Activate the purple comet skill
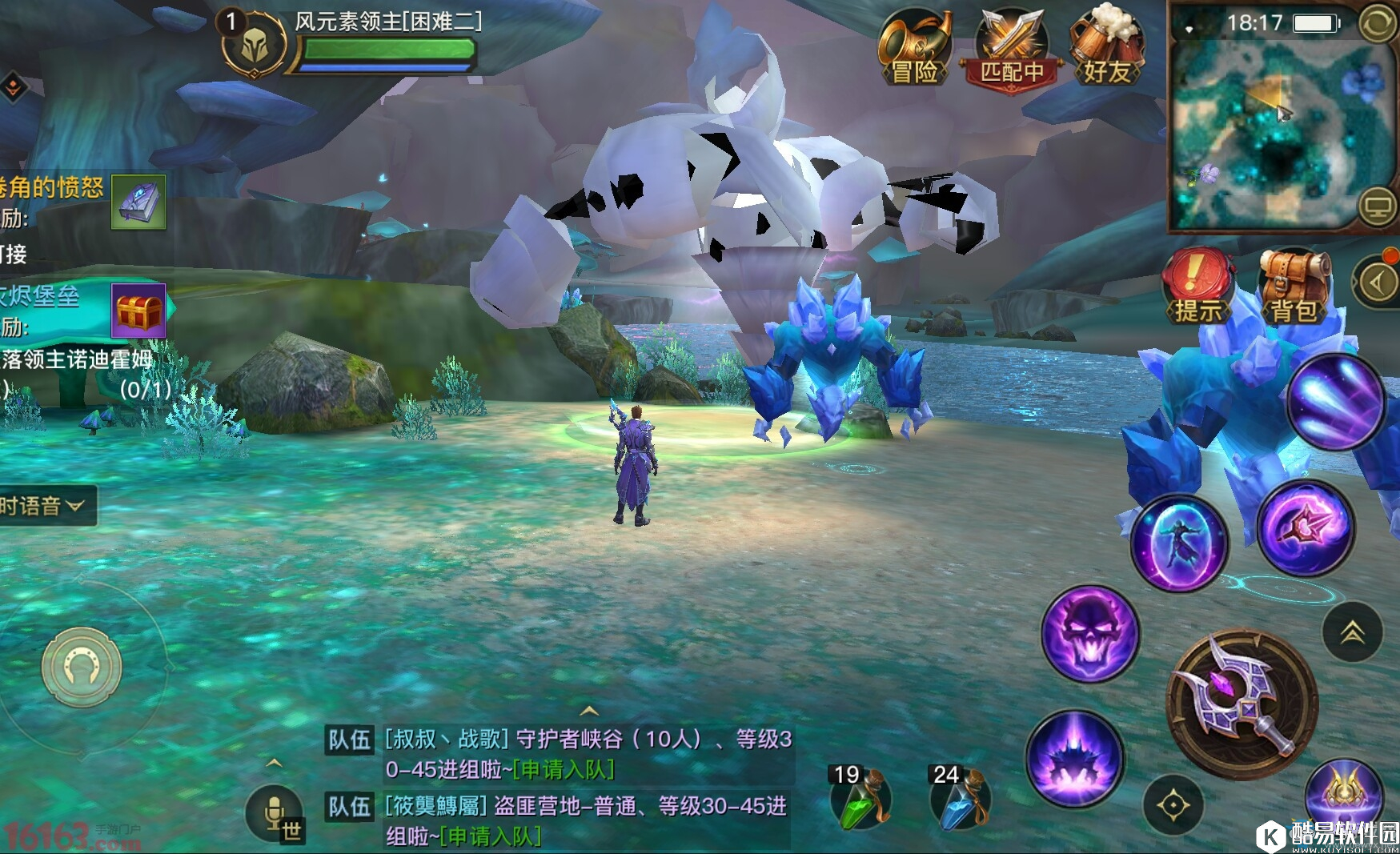1400x854 pixels. [x=1335, y=401]
